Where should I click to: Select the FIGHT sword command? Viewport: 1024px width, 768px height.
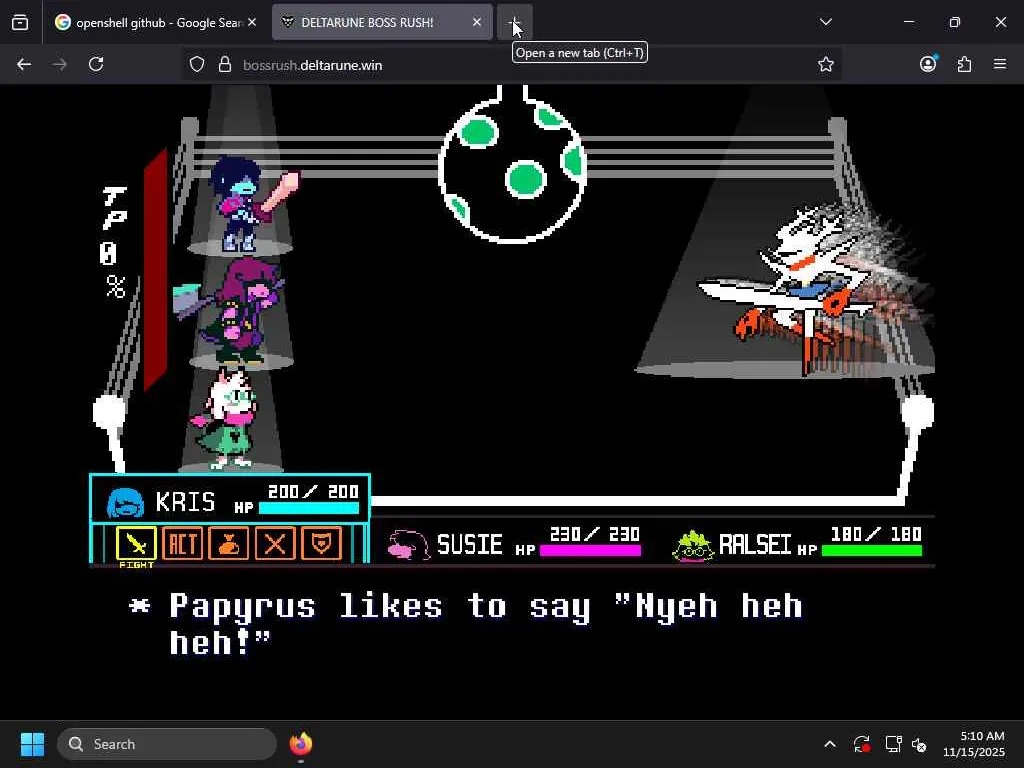(136, 544)
